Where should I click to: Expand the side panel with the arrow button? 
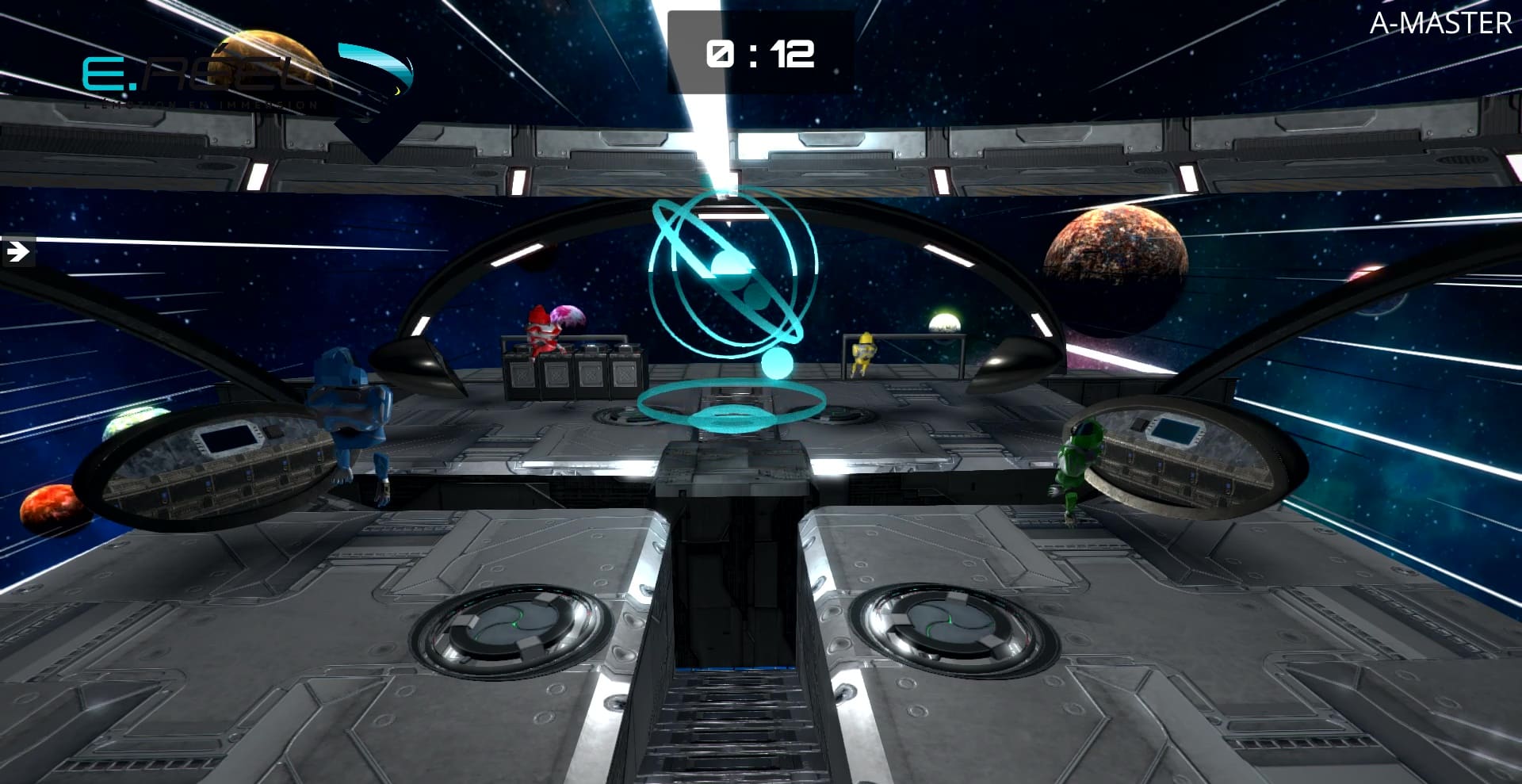(17, 252)
